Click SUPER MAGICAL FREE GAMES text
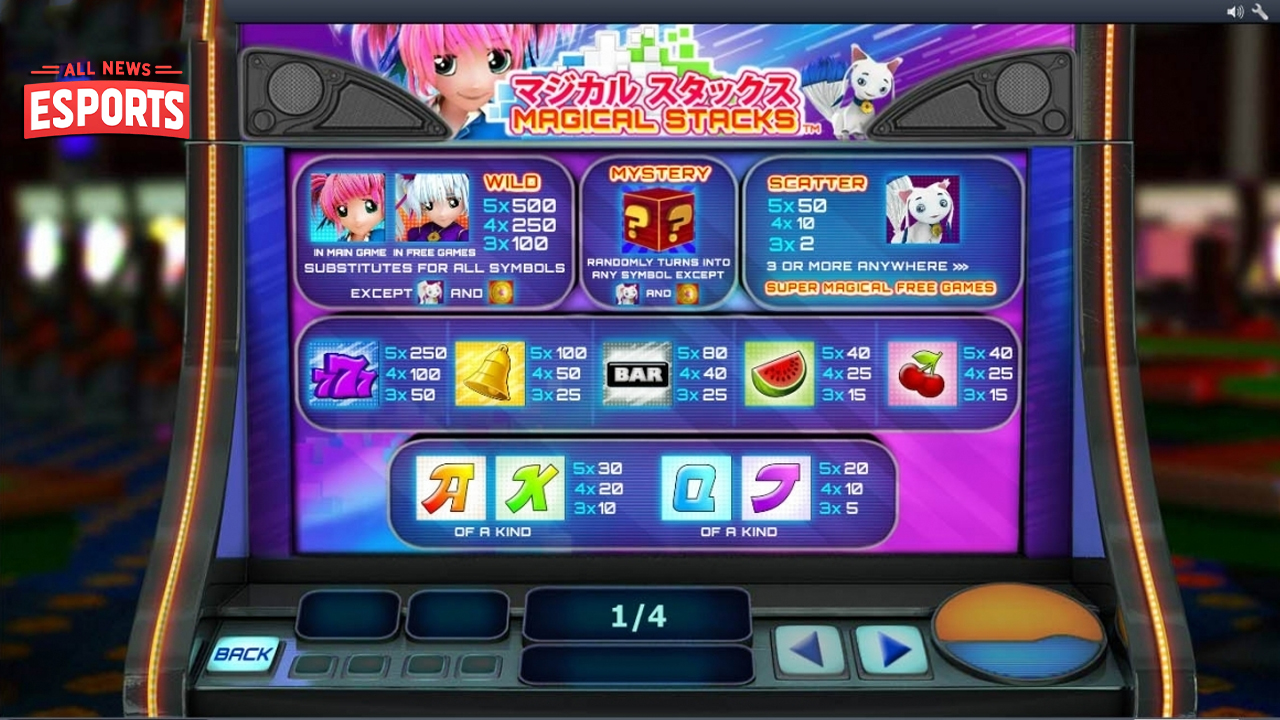1280x720 pixels. pyautogui.click(x=878, y=286)
